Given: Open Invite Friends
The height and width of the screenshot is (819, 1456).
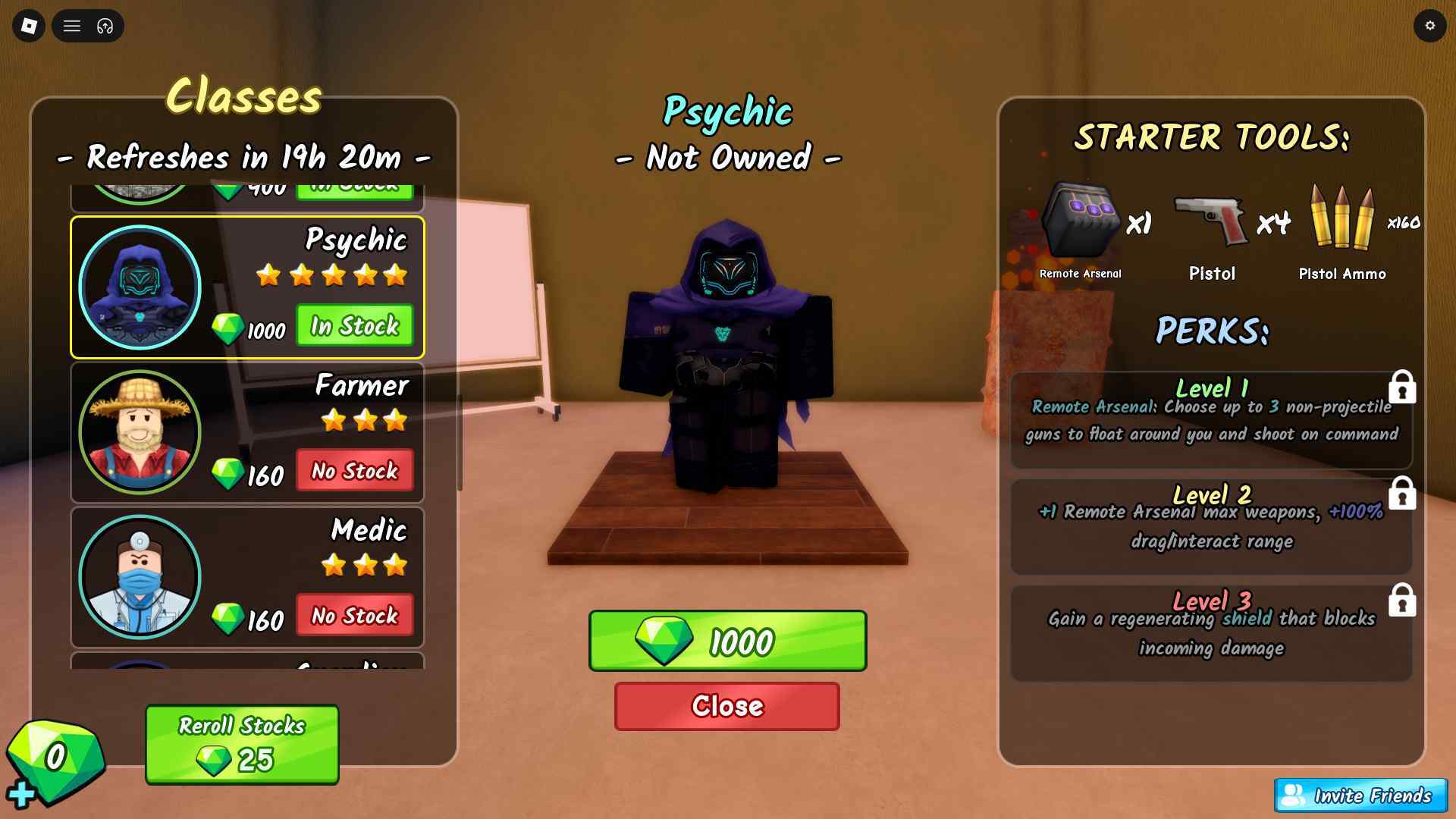Looking at the screenshot, I should pyautogui.click(x=1360, y=795).
